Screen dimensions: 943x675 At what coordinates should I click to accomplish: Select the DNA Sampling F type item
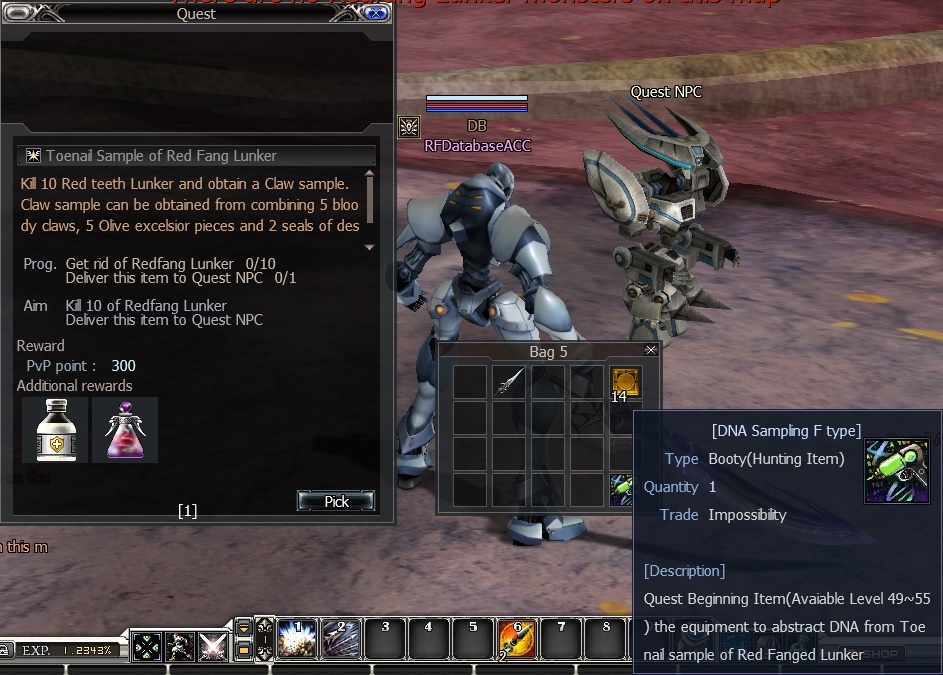[x=622, y=489]
